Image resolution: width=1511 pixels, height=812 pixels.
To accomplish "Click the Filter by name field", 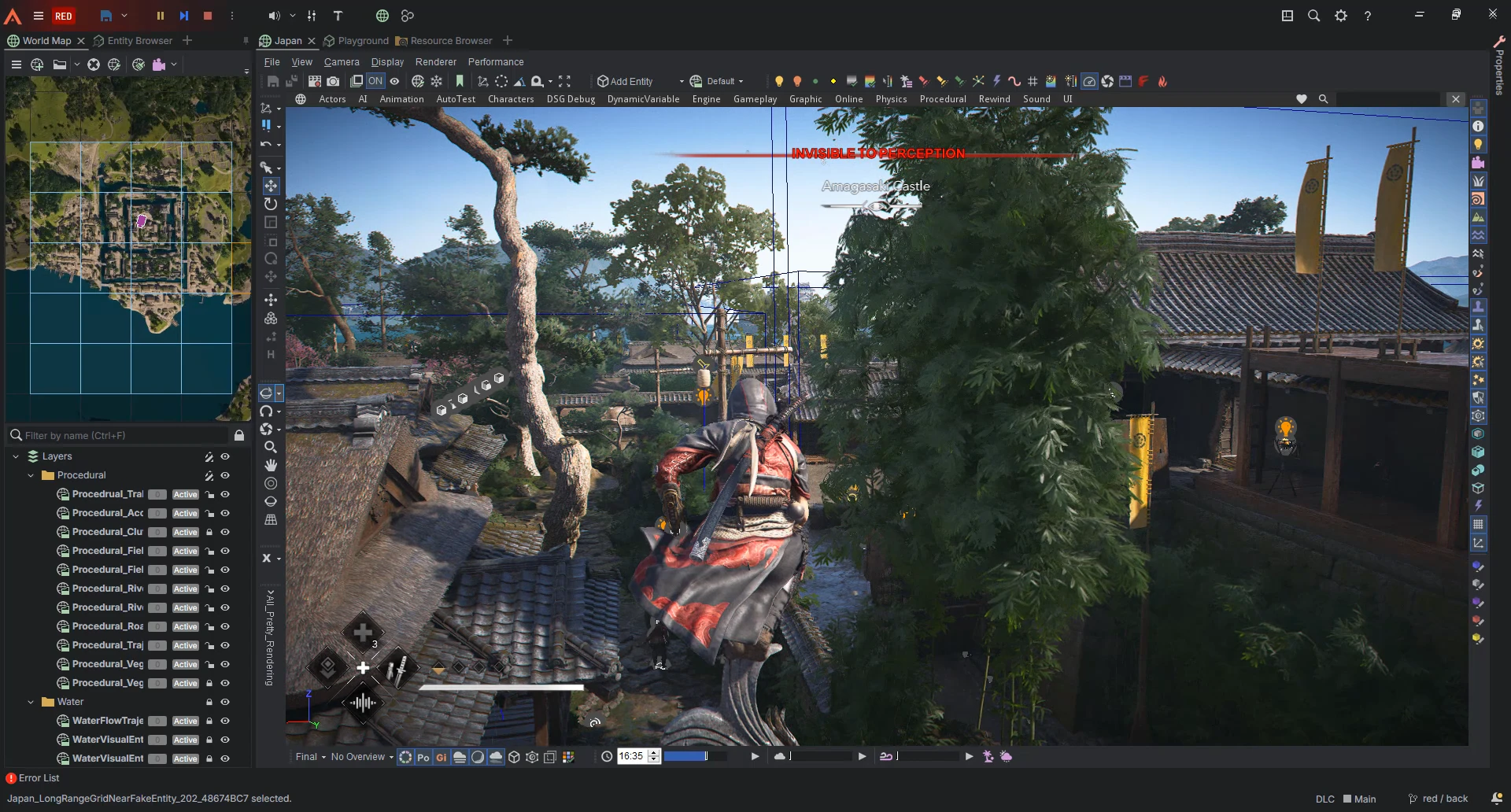I will tap(122, 435).
